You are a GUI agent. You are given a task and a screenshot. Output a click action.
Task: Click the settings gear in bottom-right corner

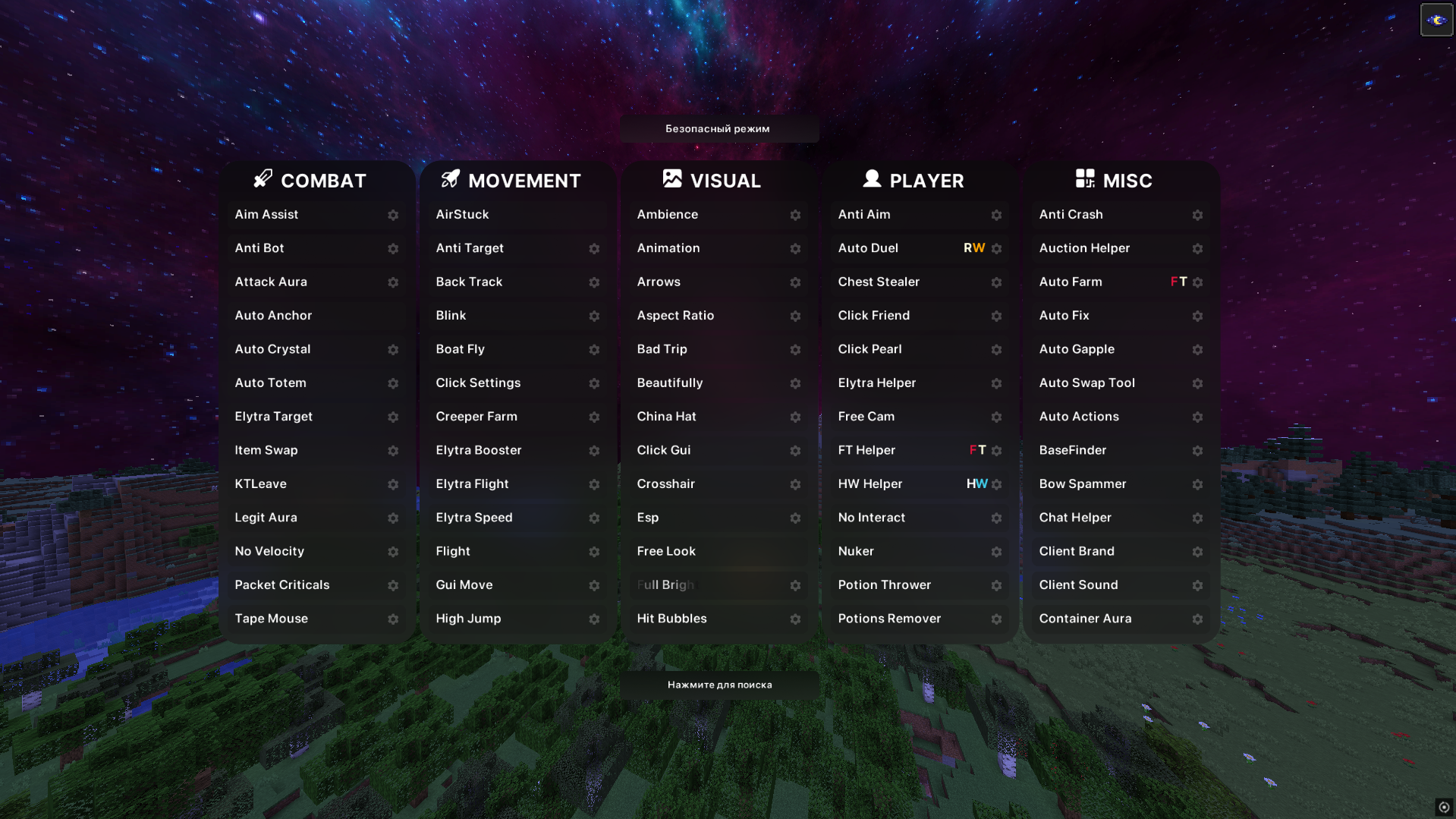pyautogui.click(x=1444, y=808)
